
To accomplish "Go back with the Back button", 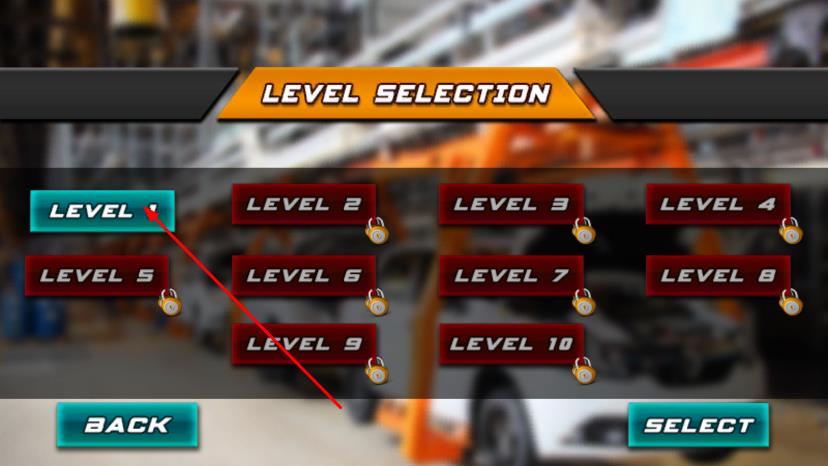I will point(127,425).
